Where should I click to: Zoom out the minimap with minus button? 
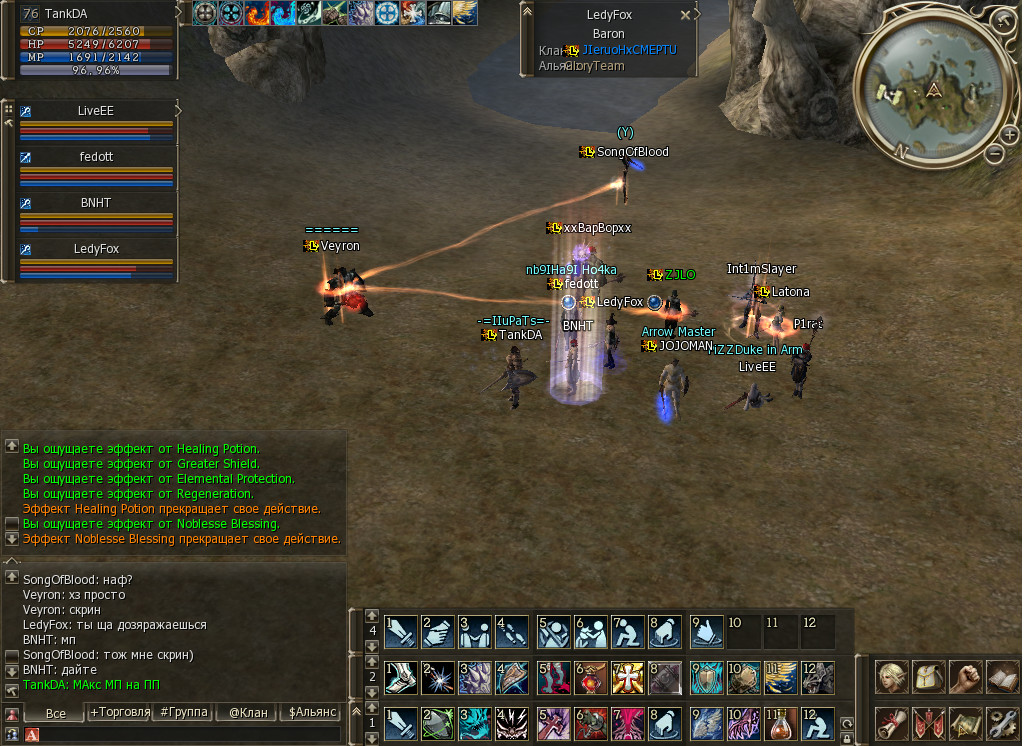[x=995, y=153]
